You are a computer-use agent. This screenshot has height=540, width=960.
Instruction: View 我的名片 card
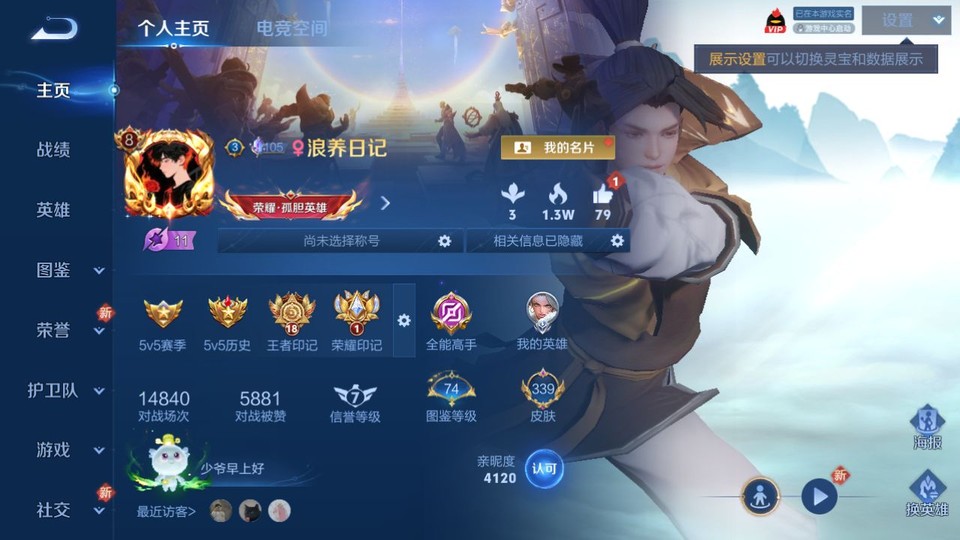[557, 148]
